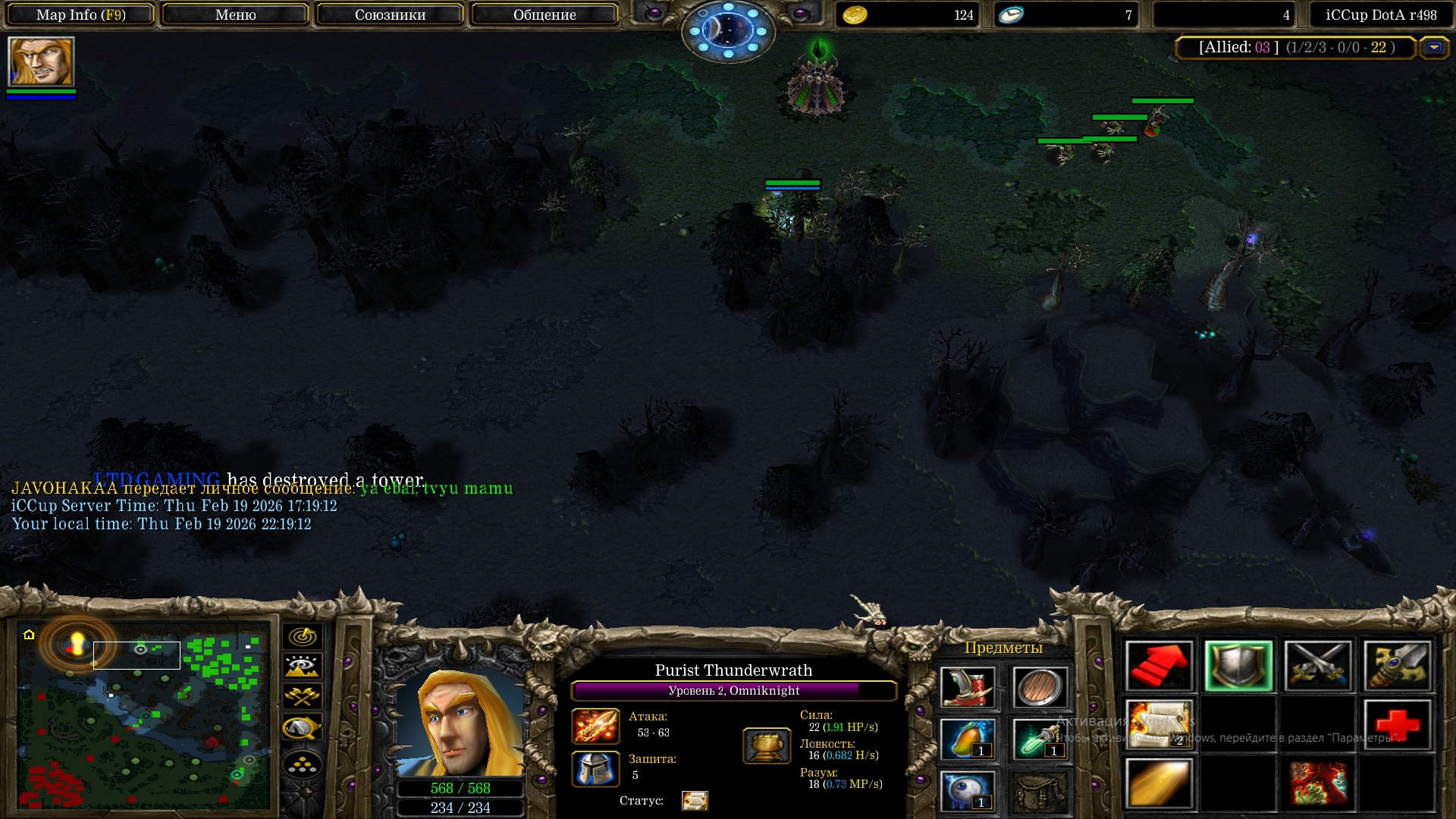The image size is (1456, 819).
Task: Click the Omniknight 3D portrait
Action: [460, 720]
